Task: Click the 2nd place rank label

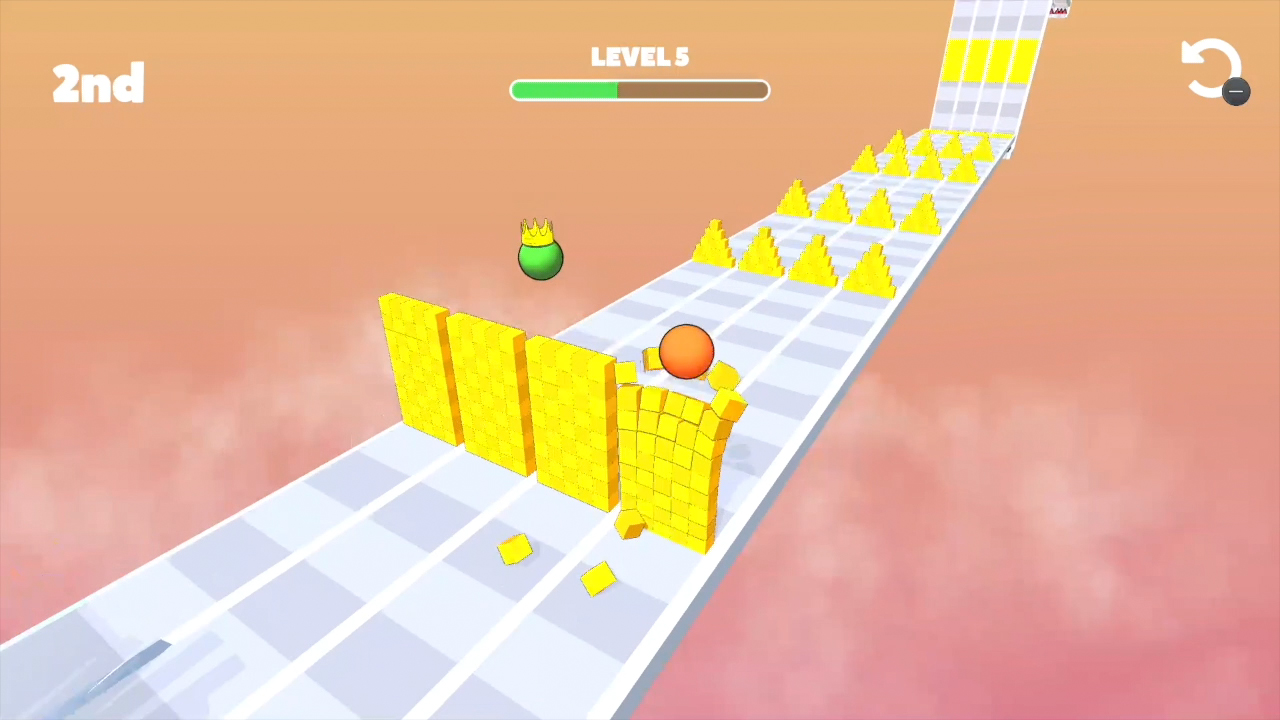Action: [x=97, y=83]
